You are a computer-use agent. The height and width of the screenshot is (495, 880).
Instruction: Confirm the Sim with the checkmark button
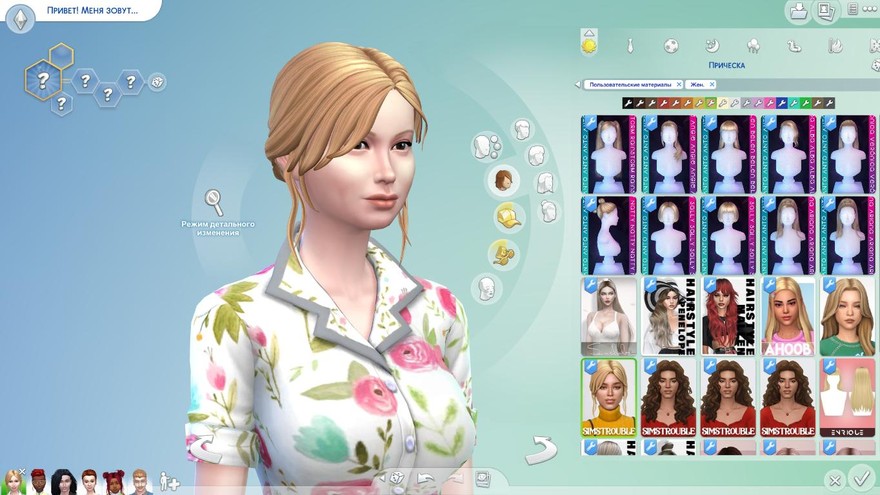pos(858,477)
